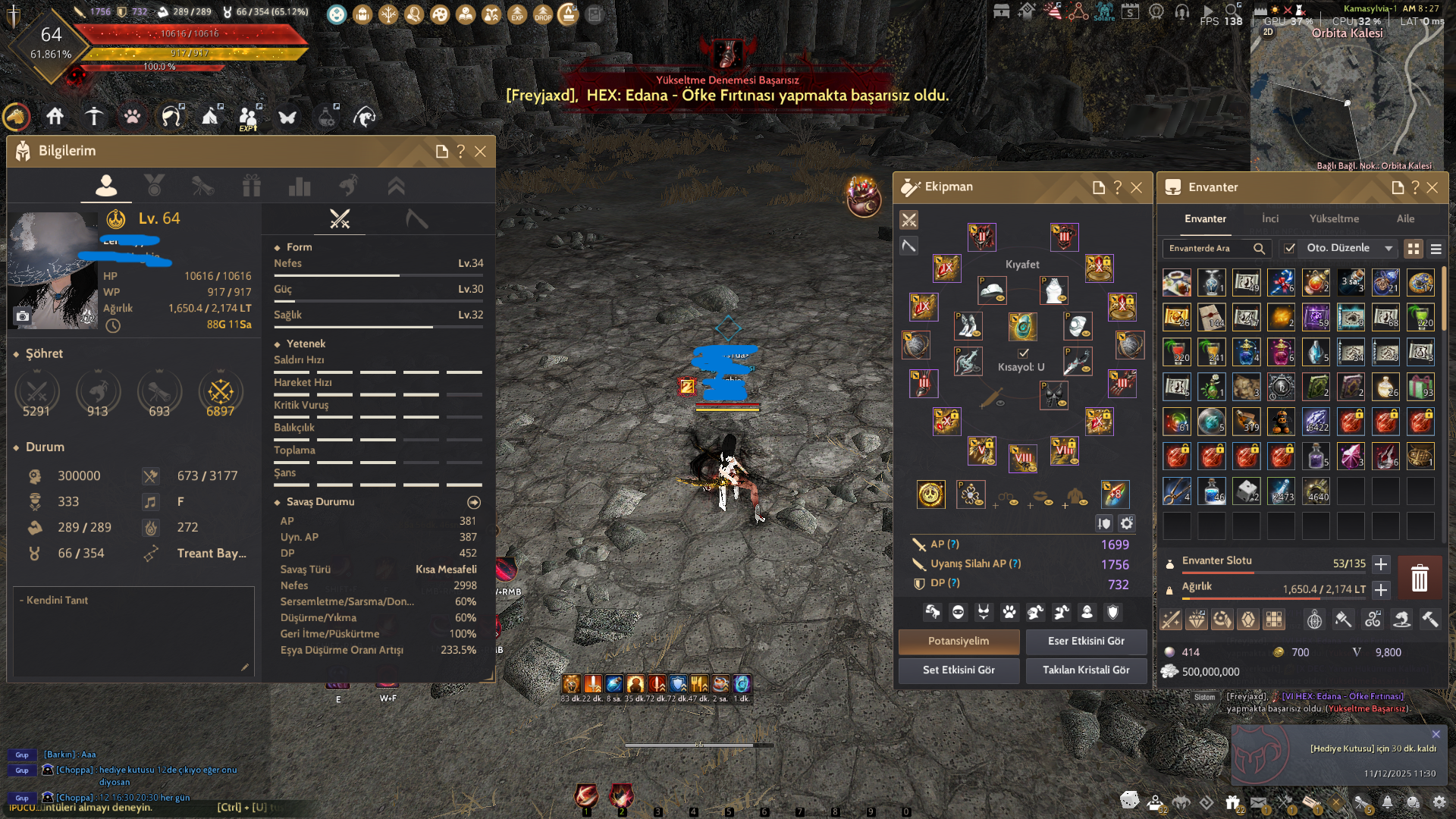The image size is (1456, 819).
Task: Expand the Savaş Durumu details arrow
Action: pyautogui.click(x=474, y=502)
